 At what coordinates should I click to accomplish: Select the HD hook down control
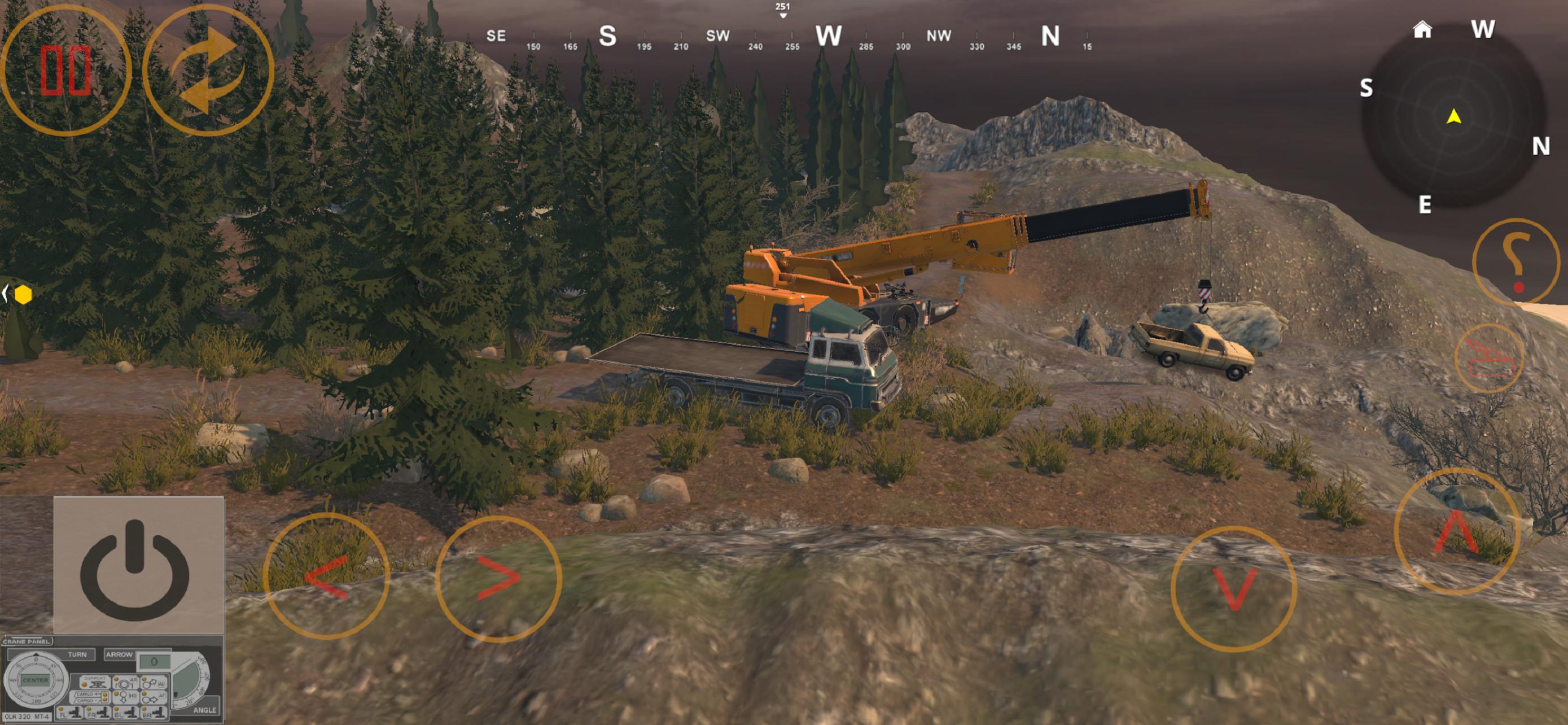coord(126,696)
